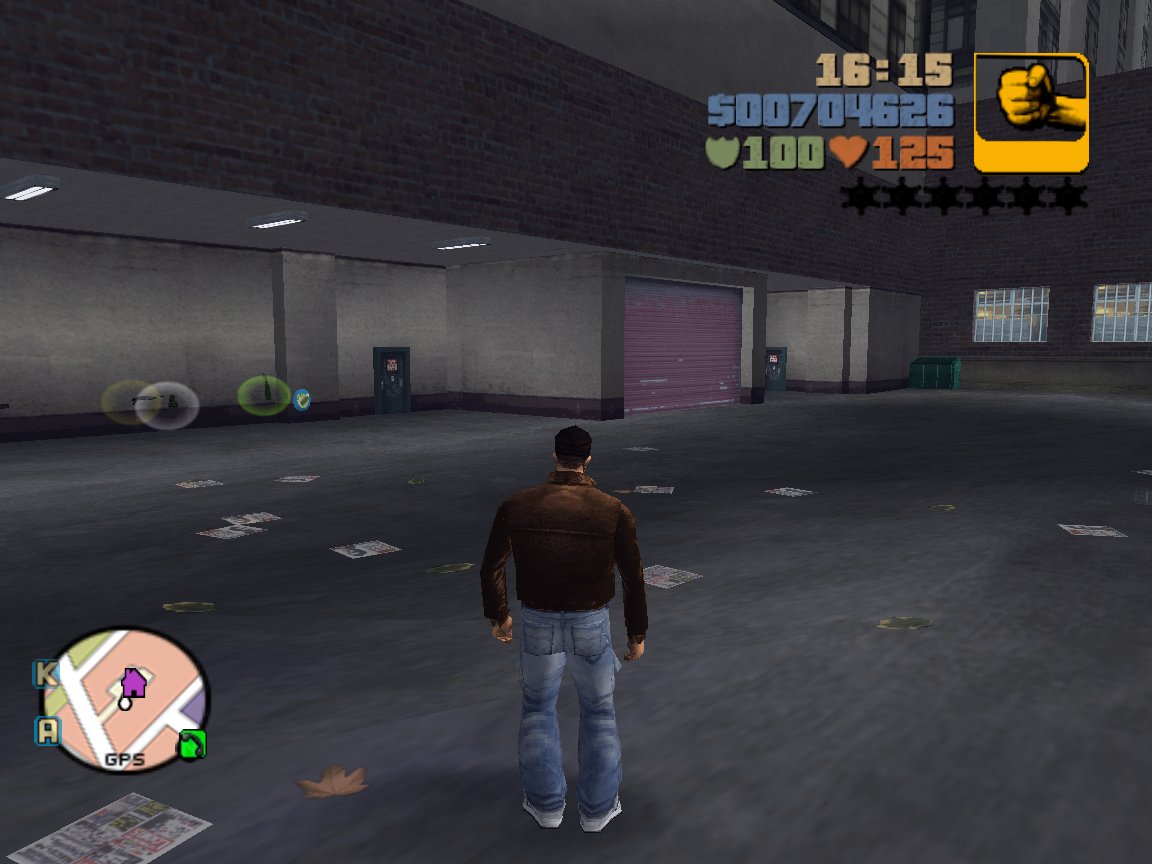This screenshot has height=864, width=1152.
Task: Select the fist weapon icon
Action: pyautogui.click(x=1030, y=112)
